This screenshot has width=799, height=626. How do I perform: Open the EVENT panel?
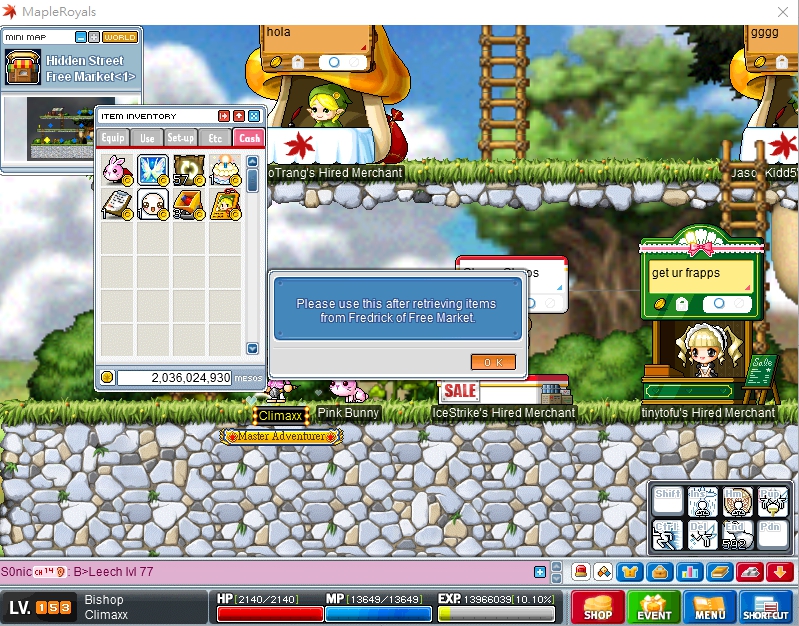pyautogui.click(x=654, y=607)
